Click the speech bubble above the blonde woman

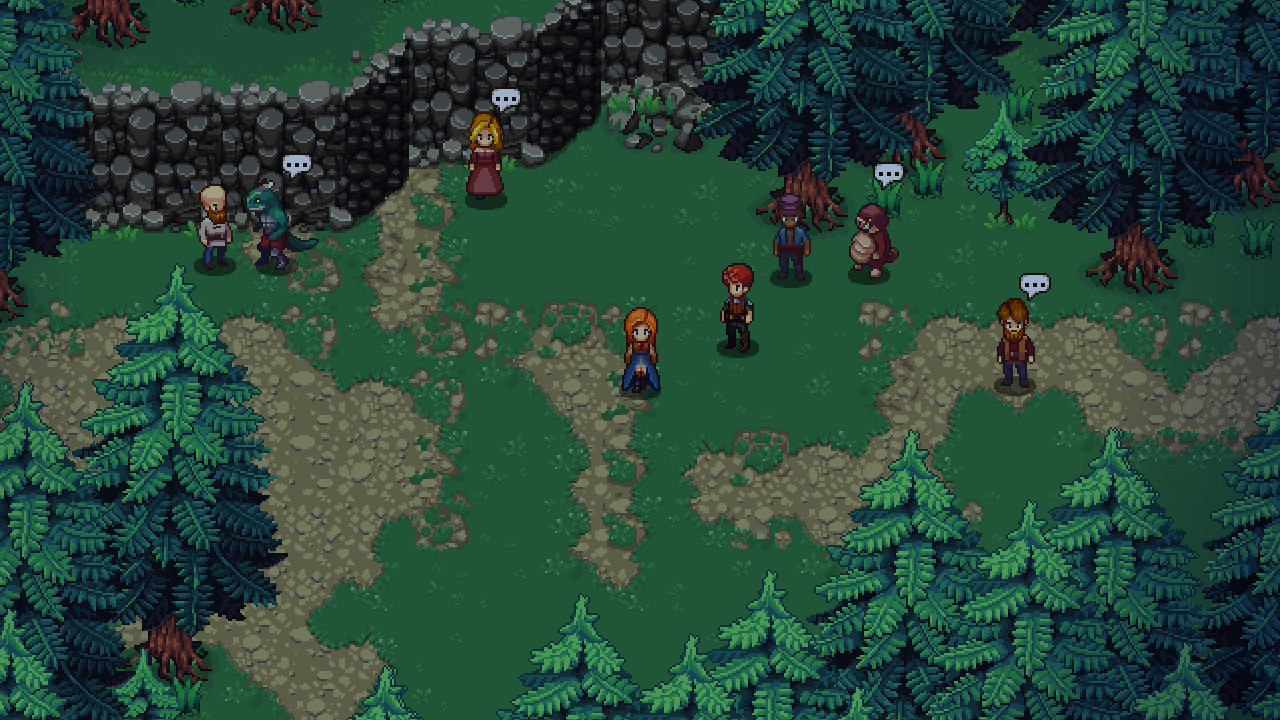coord(505,99)
